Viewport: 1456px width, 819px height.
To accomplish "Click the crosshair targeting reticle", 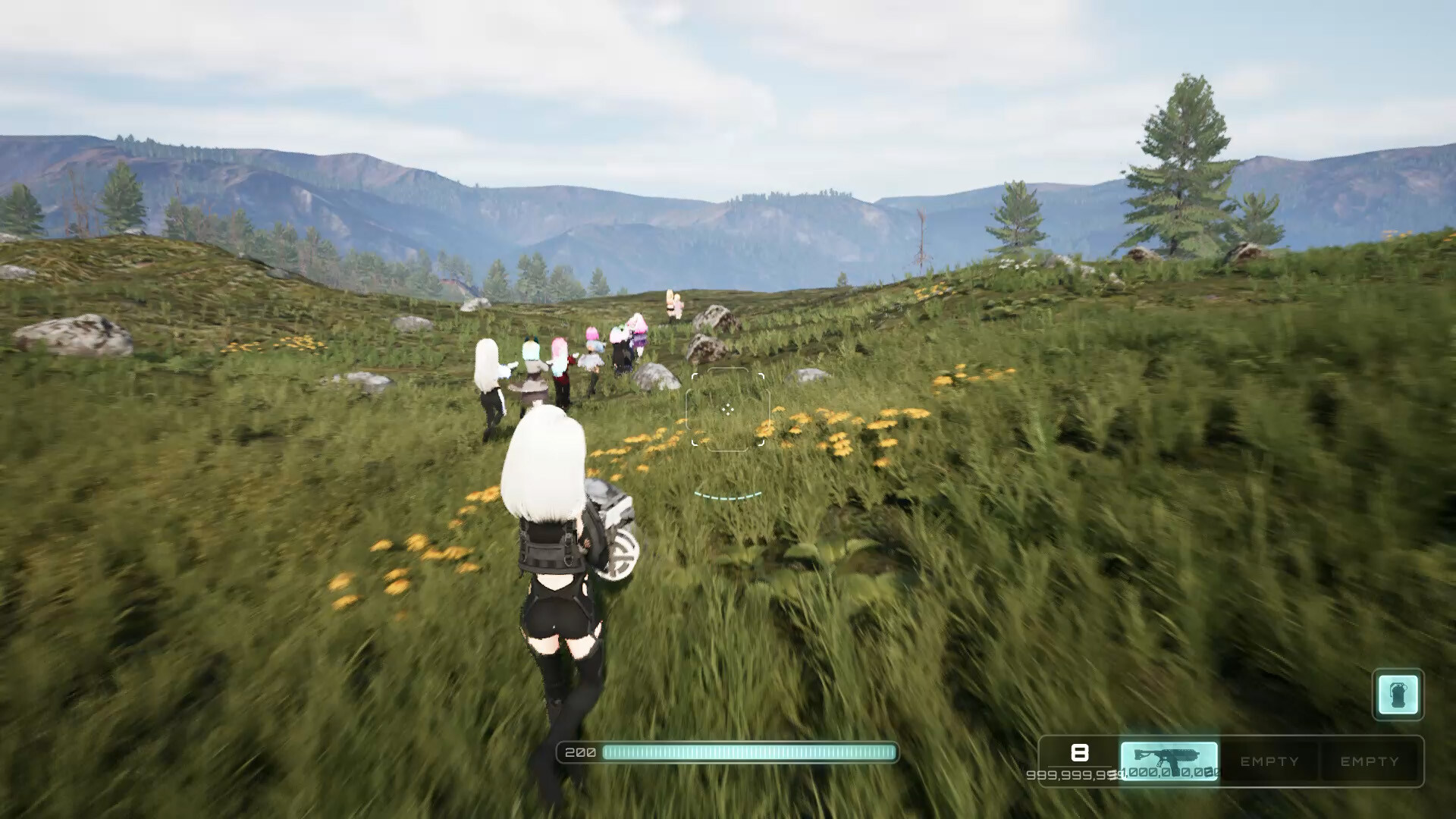I will 728,409.
